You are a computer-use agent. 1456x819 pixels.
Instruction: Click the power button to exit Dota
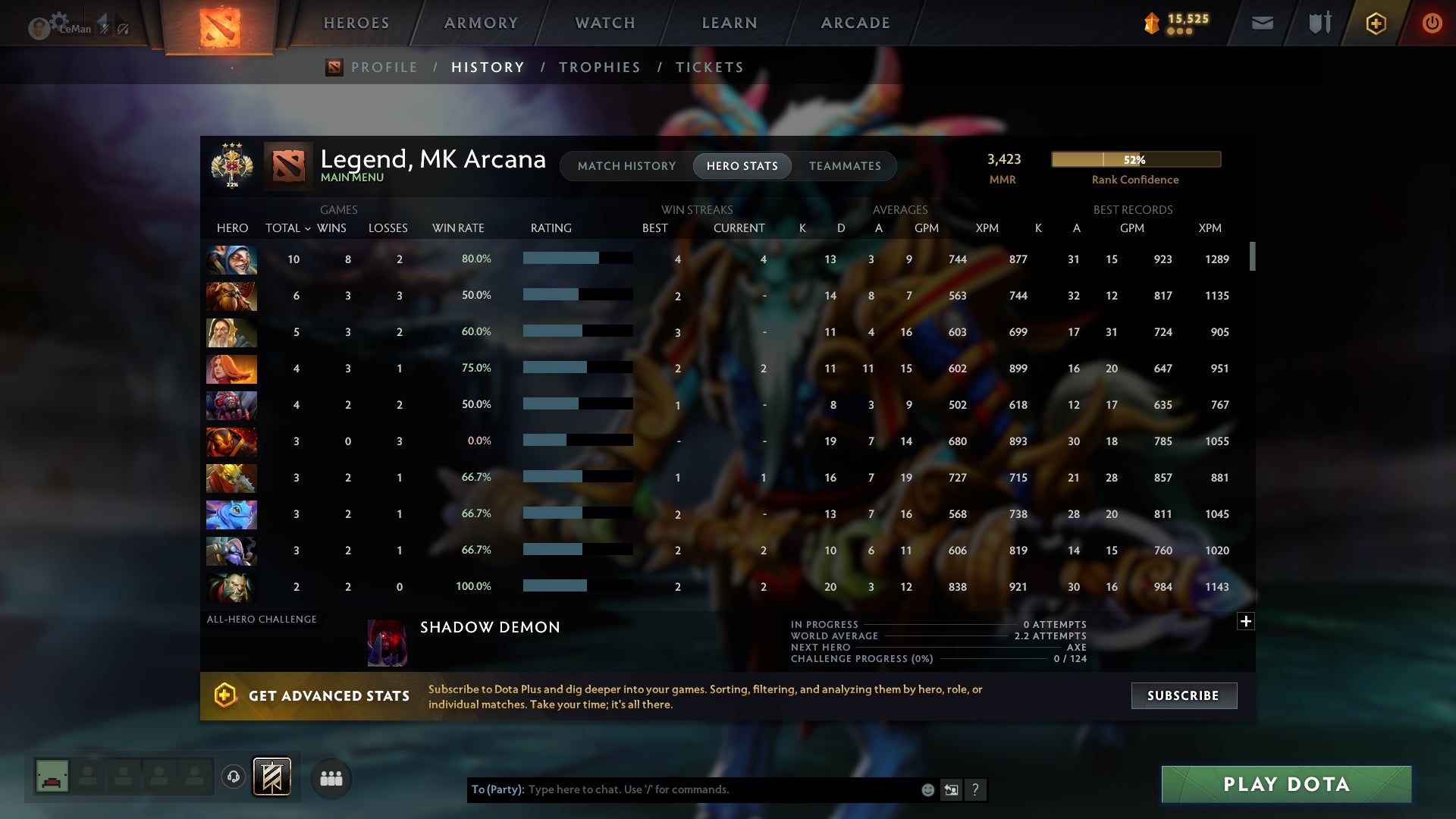pyautogui.click(x=1432, y=23)
